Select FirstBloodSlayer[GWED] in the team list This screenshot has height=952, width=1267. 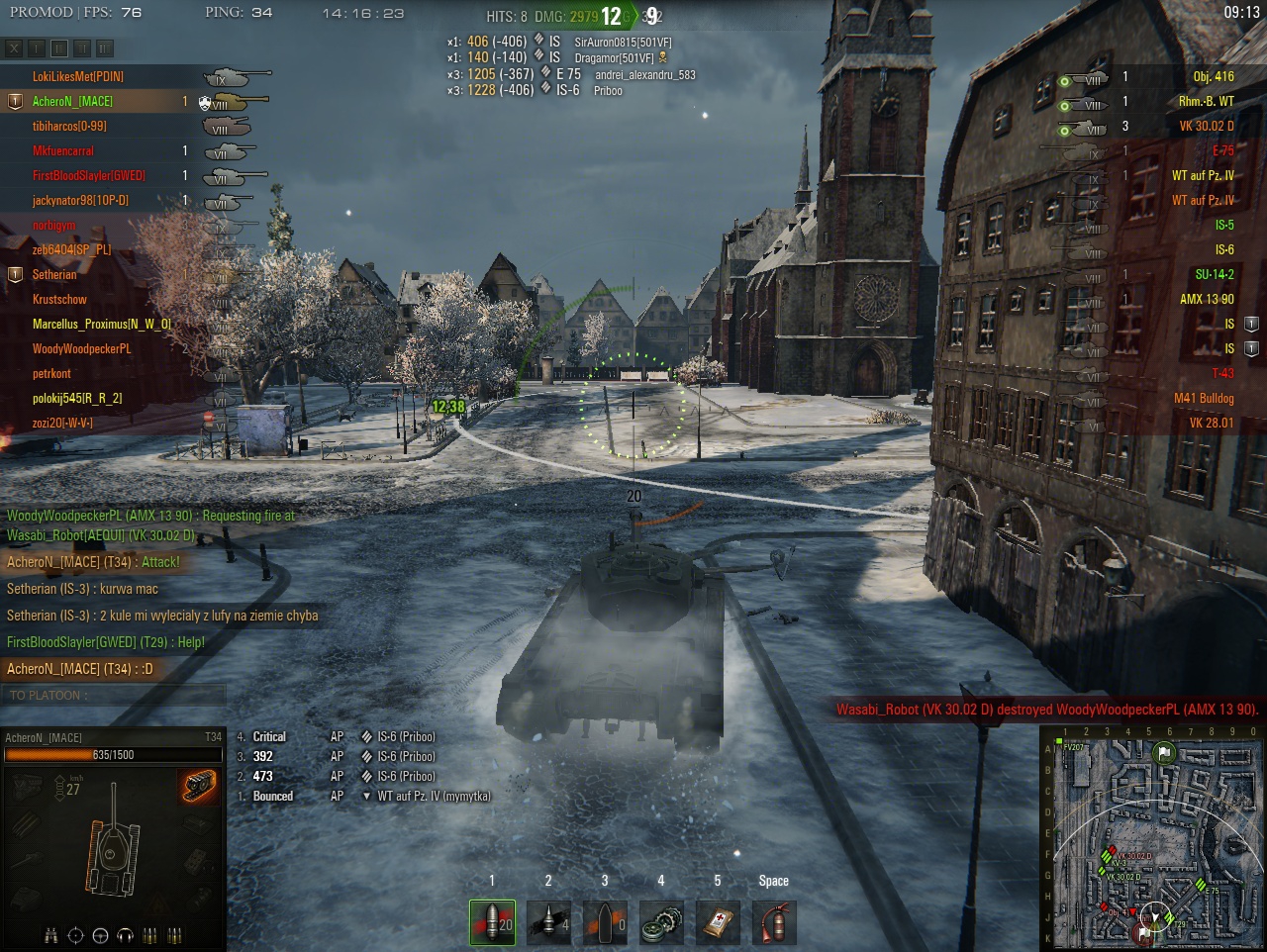click(89, 175)
